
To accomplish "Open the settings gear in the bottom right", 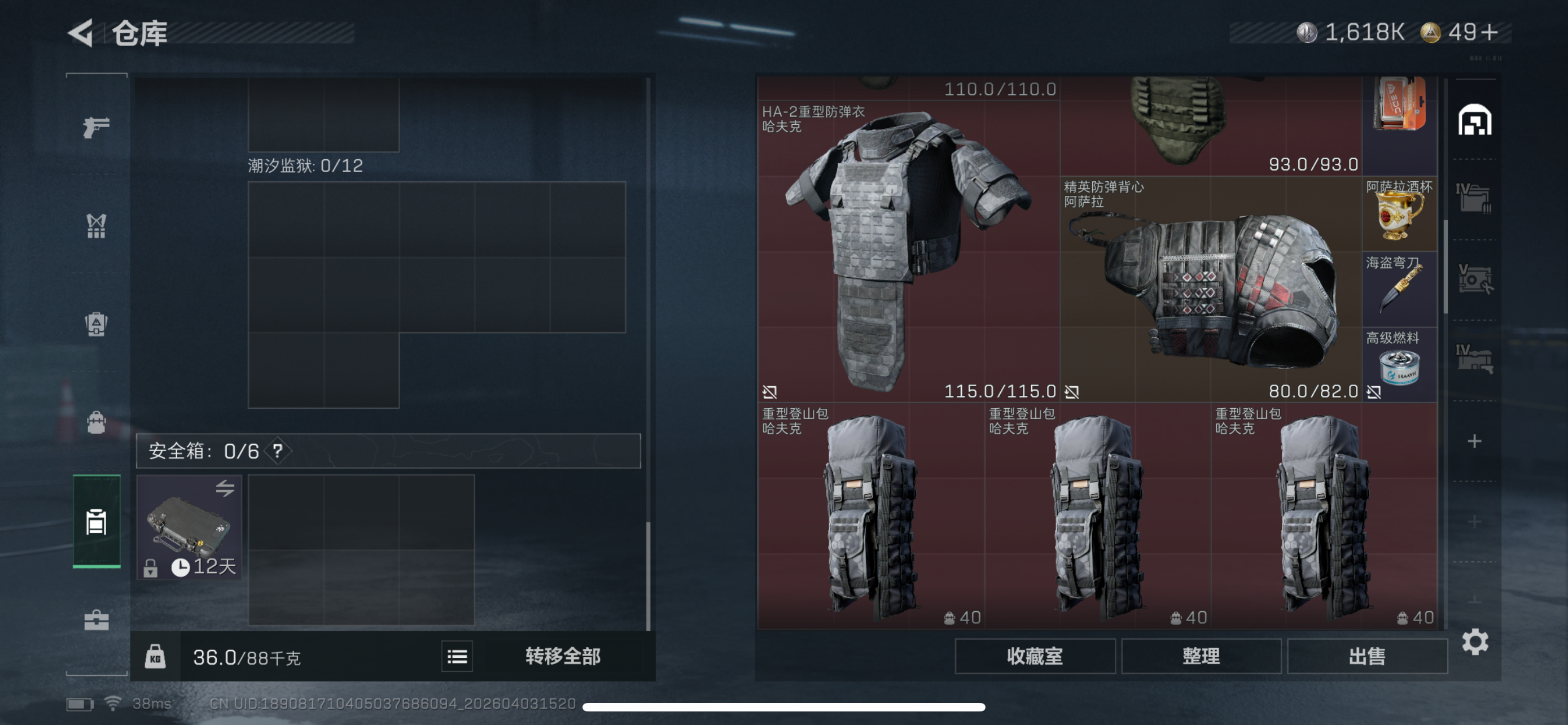I will coord(1475,642).
